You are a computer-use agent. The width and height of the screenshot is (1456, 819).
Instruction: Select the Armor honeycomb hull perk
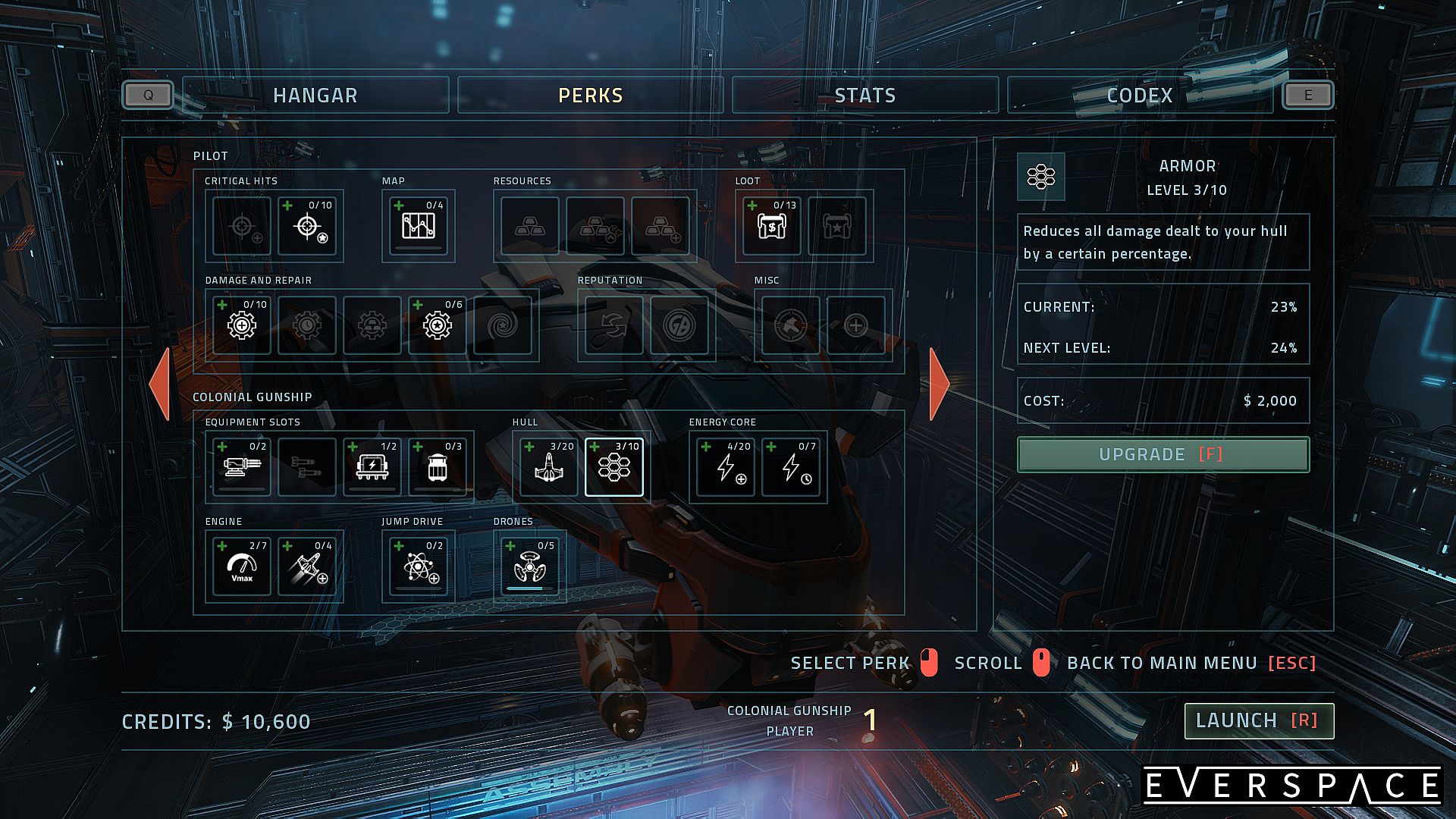pos(613,467)
